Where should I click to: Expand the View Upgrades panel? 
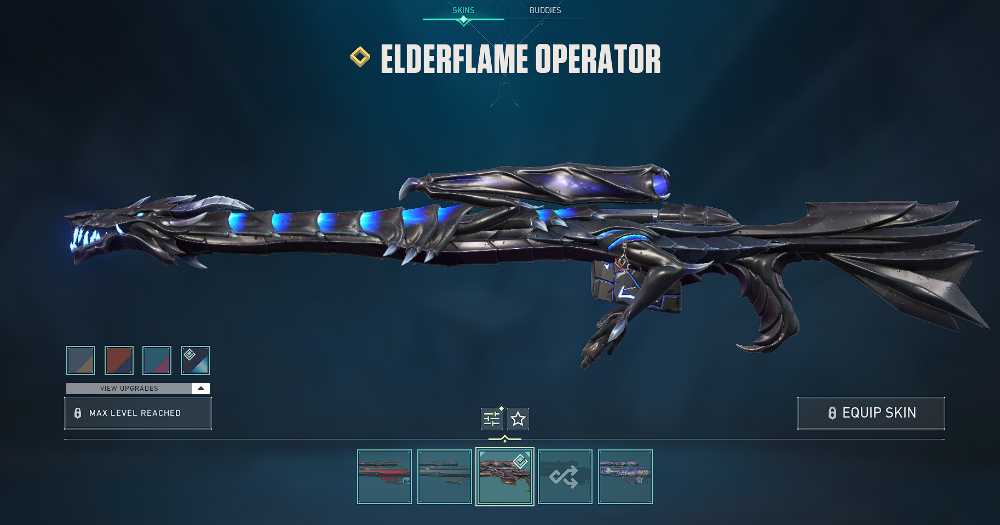tap(138, 388)
